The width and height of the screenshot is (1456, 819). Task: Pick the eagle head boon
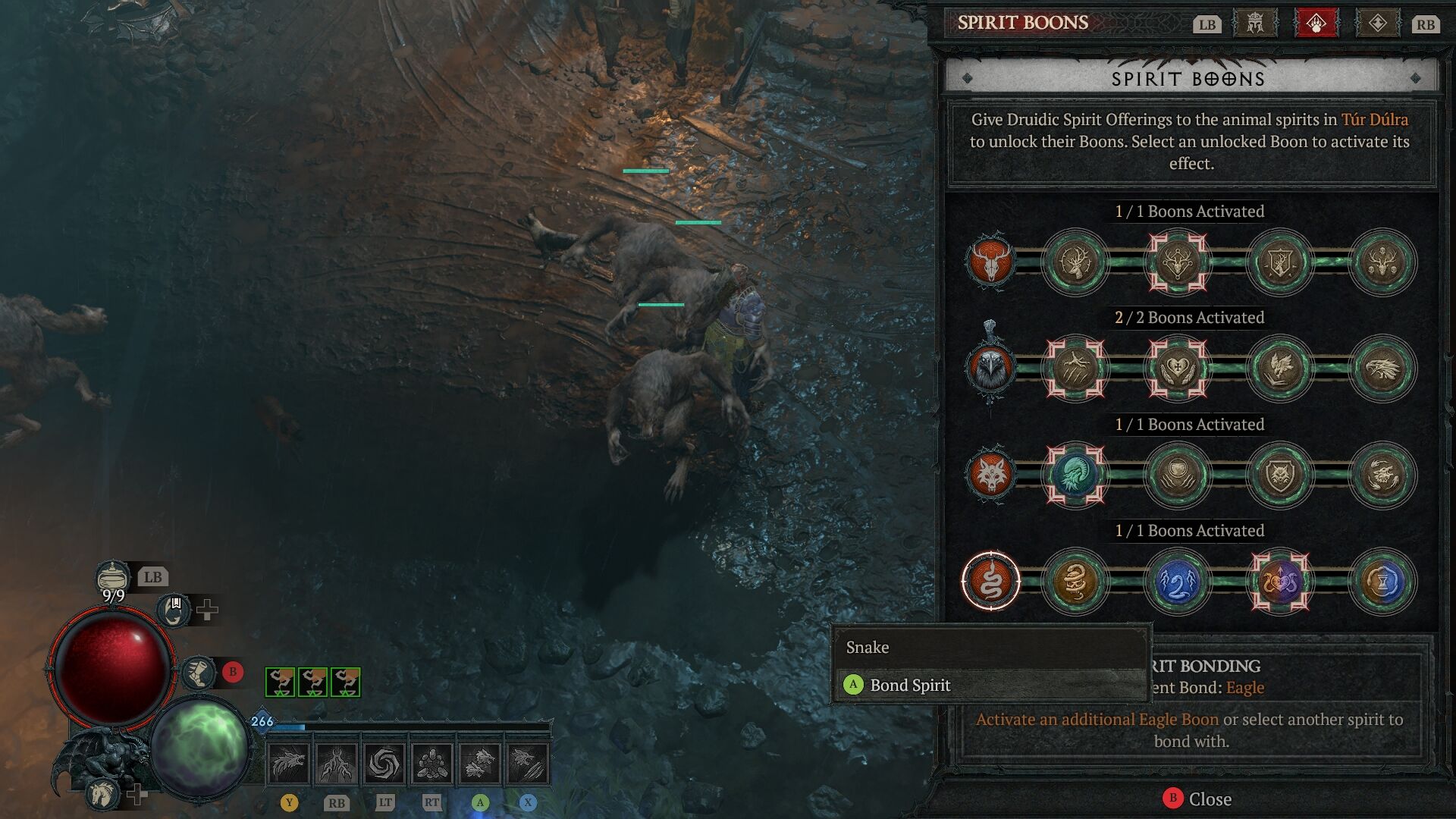click(x=1382, y=369)
